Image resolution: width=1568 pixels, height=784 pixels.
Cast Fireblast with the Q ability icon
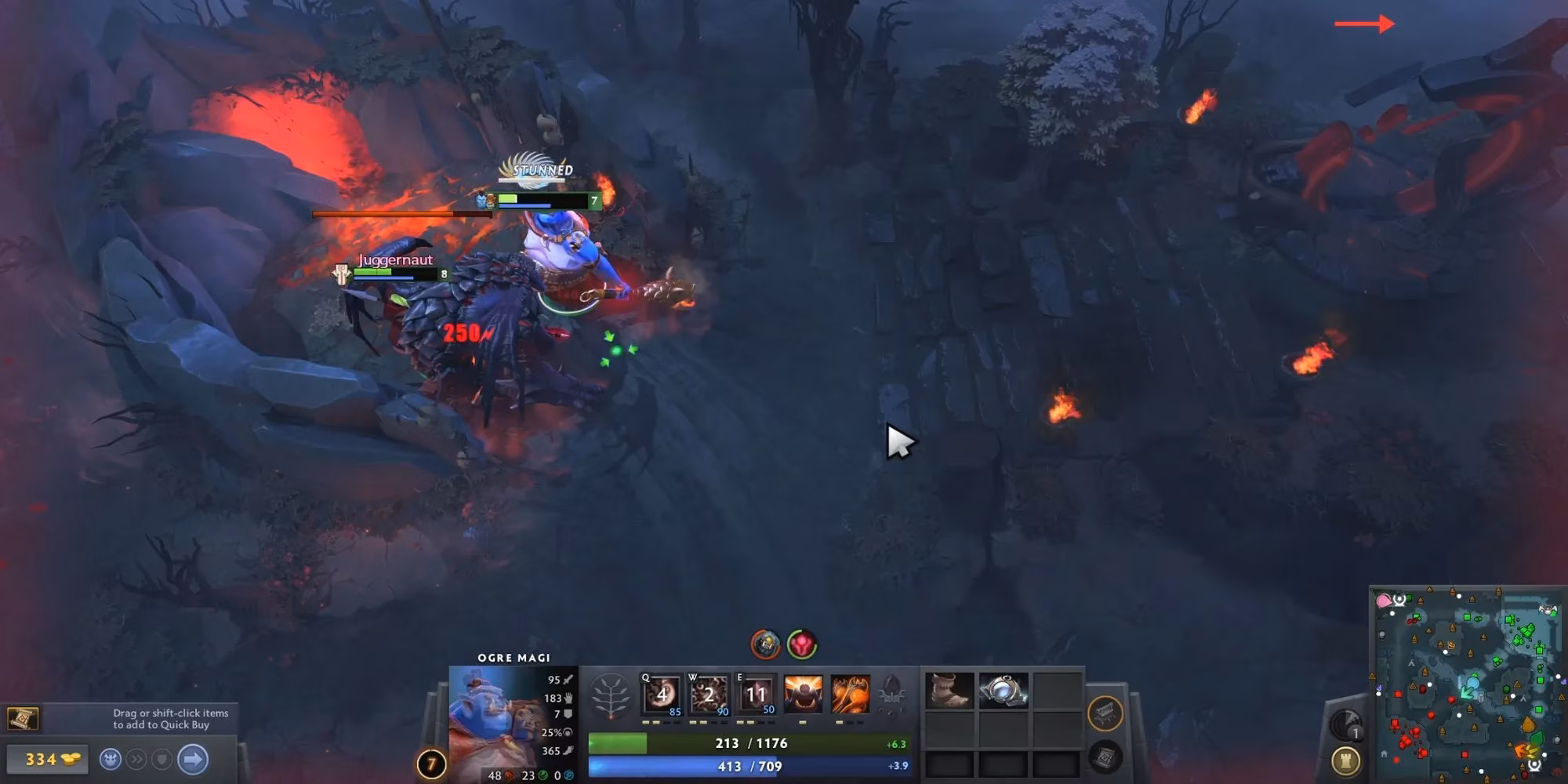click(661, 693)
